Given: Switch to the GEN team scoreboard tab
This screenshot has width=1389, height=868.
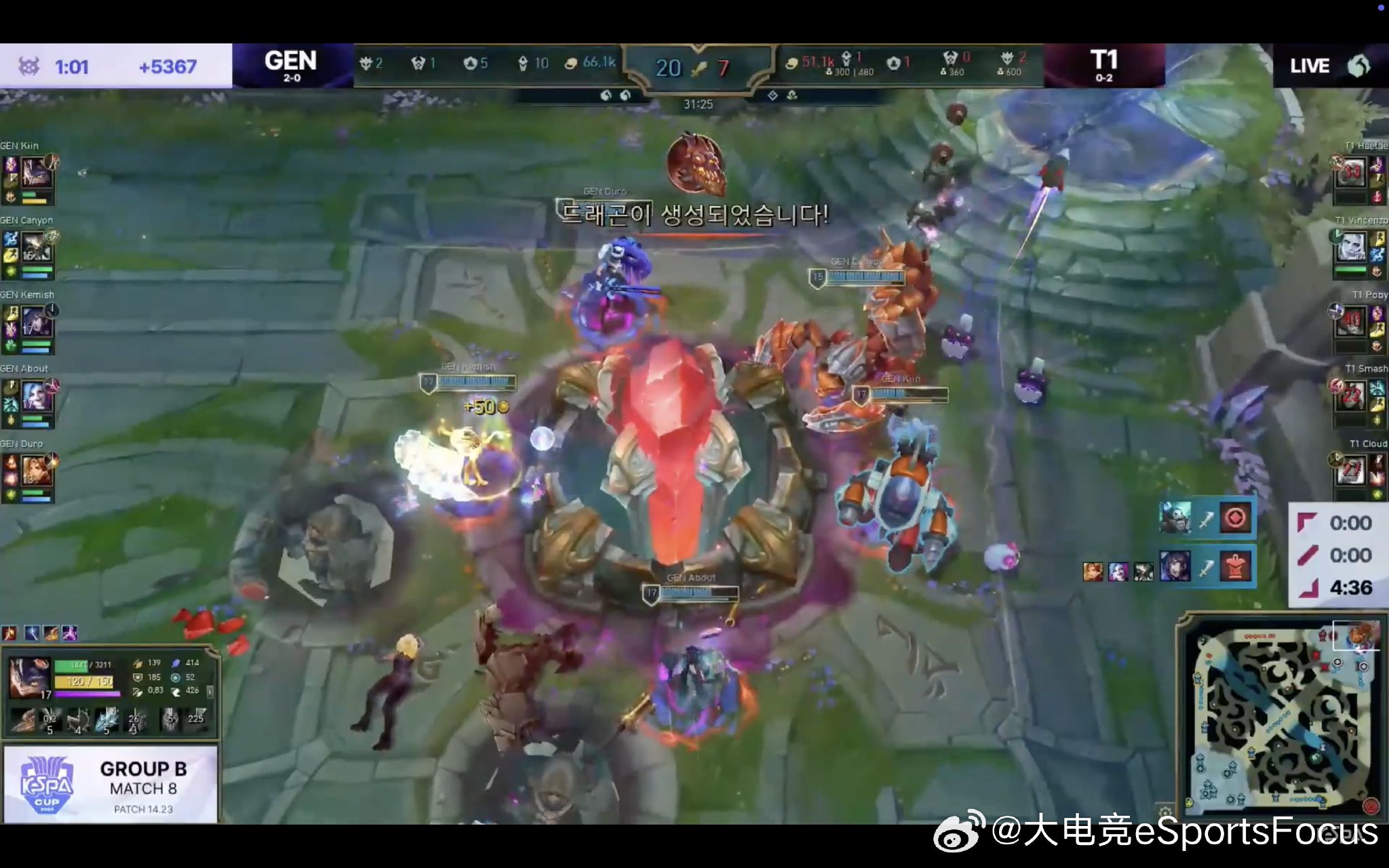Looking at the screenshot, I should [x=292, y=64].
